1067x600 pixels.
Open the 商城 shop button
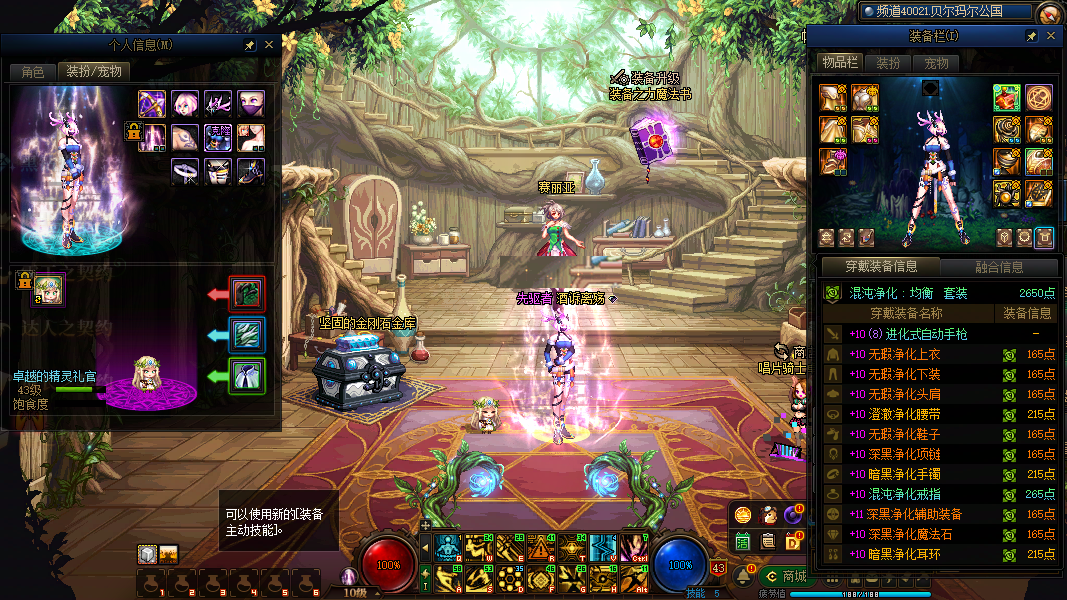click(786, 576)
